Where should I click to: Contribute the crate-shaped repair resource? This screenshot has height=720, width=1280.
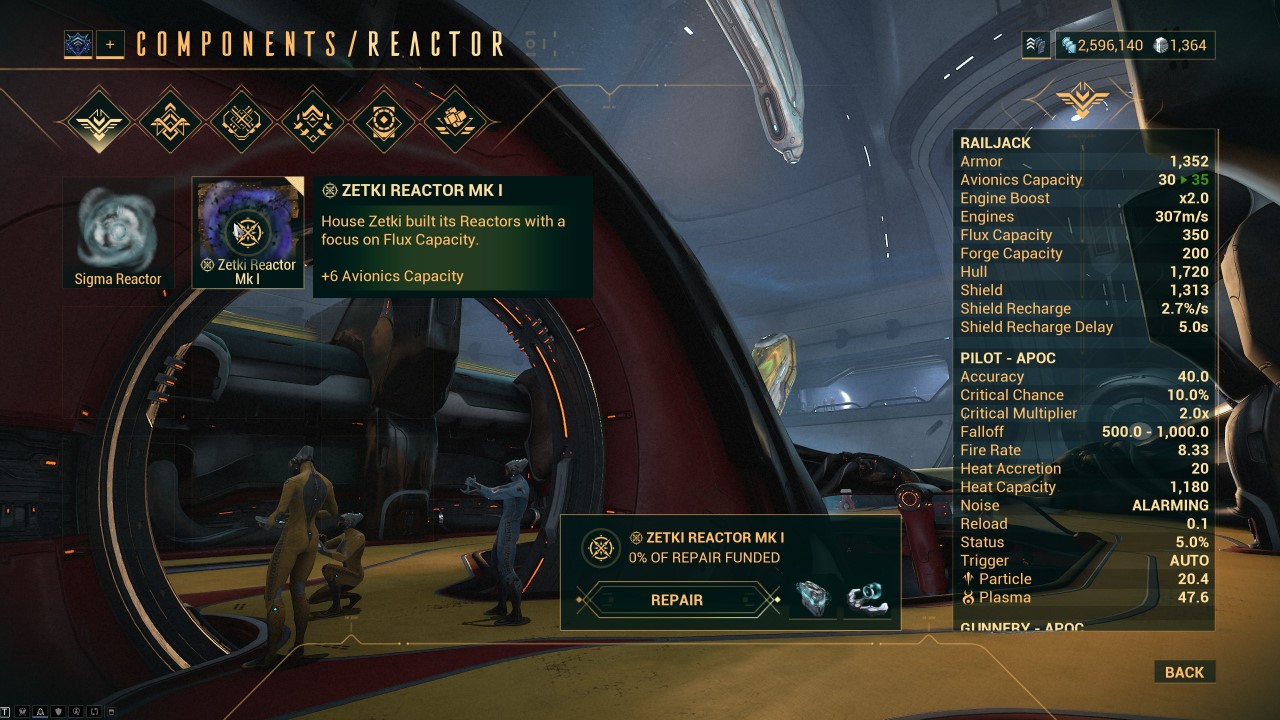(813, 599)
